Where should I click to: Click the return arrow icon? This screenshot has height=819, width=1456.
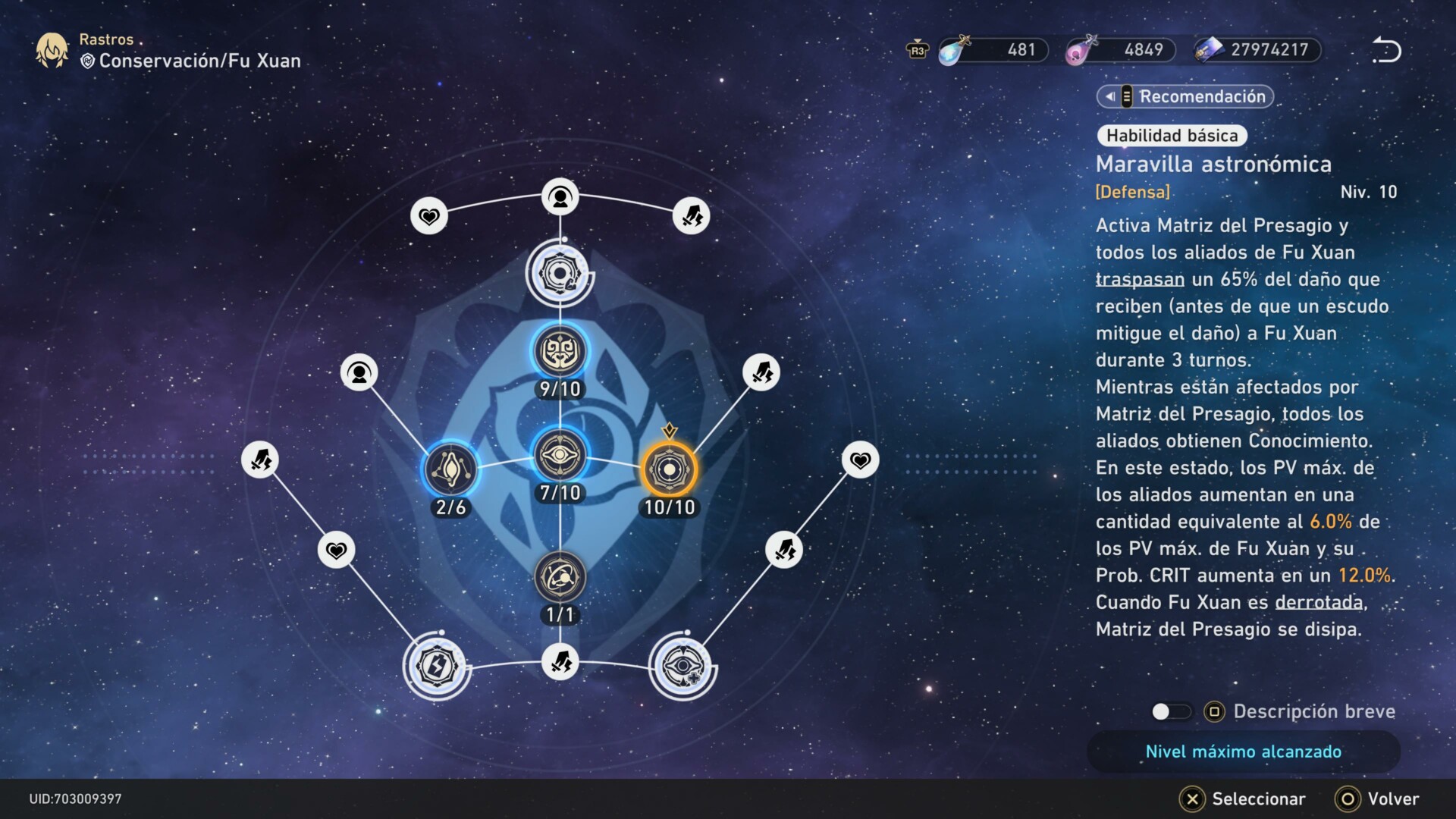pos(1385,50)
